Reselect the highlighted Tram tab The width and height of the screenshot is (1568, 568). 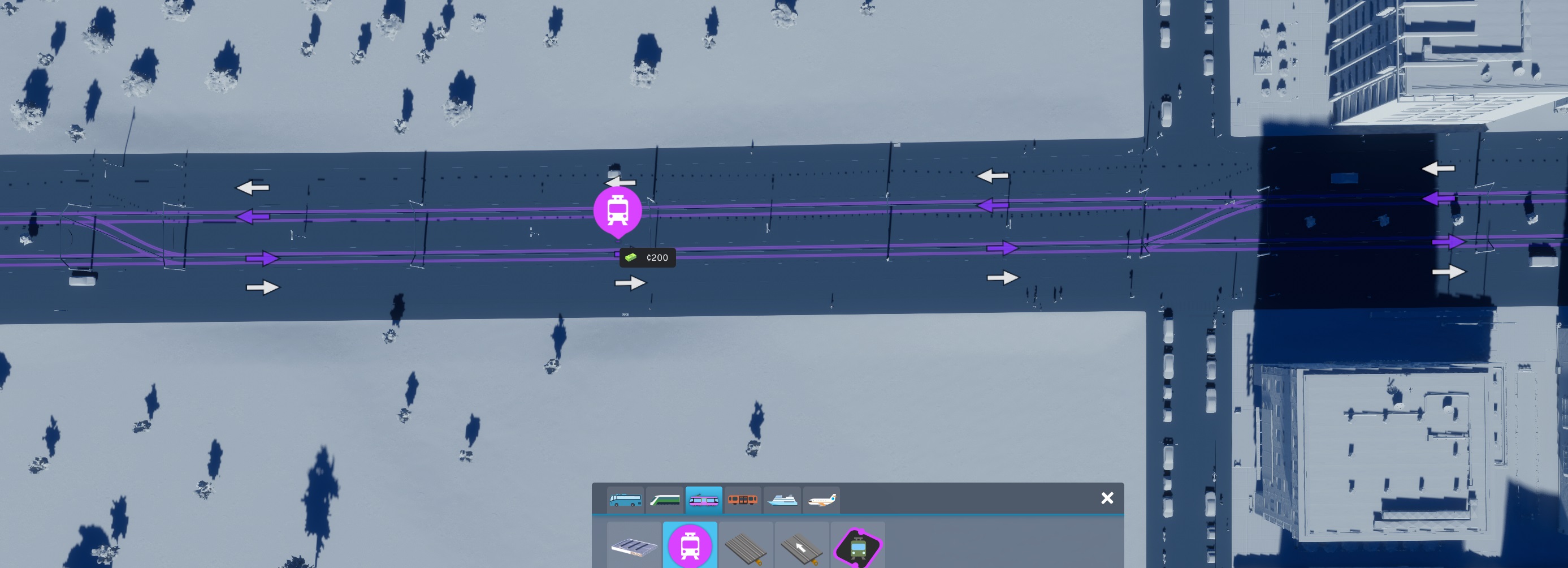[704, 500]
